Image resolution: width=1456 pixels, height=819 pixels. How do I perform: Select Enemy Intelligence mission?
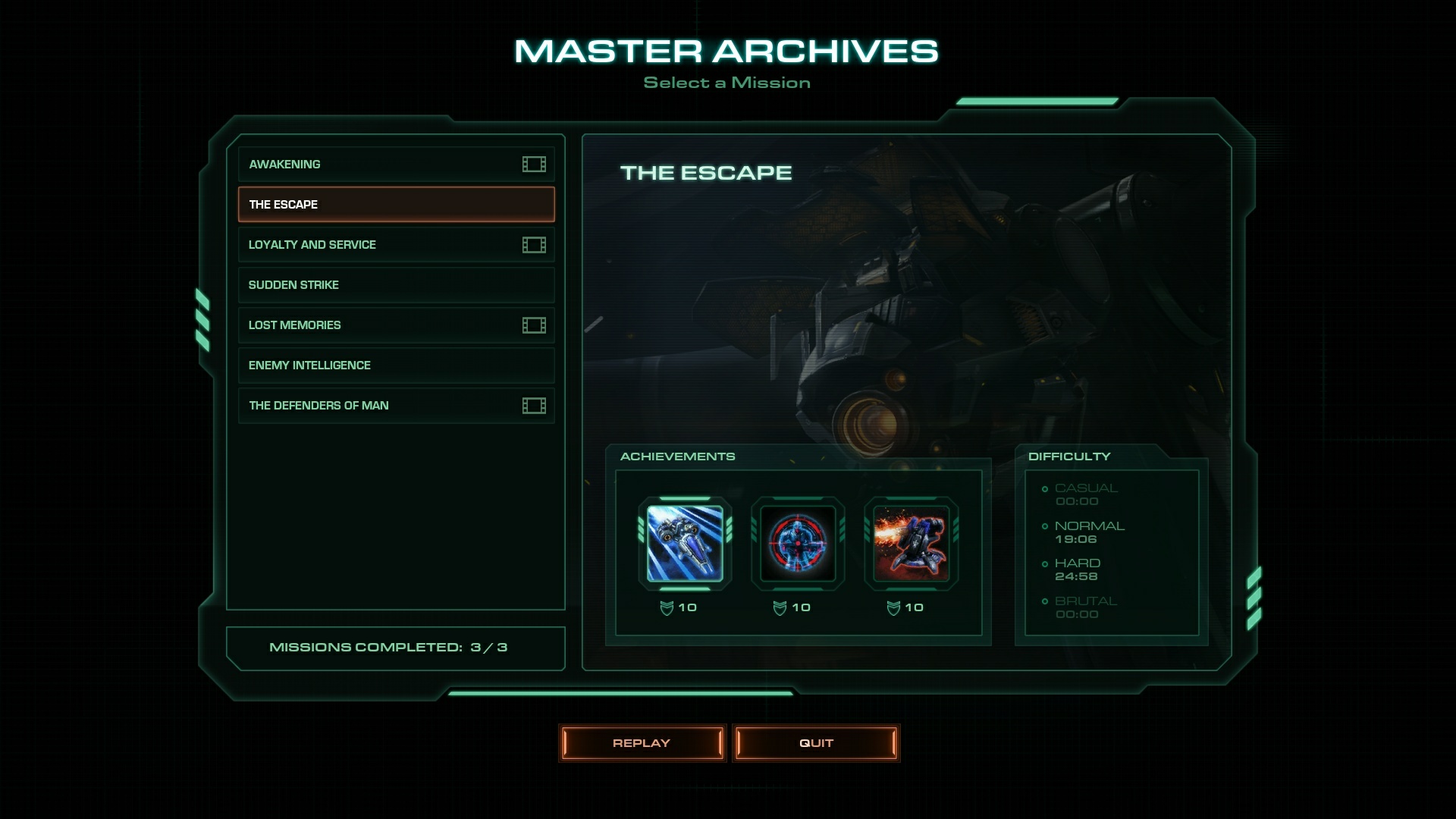tap(395, 365)
